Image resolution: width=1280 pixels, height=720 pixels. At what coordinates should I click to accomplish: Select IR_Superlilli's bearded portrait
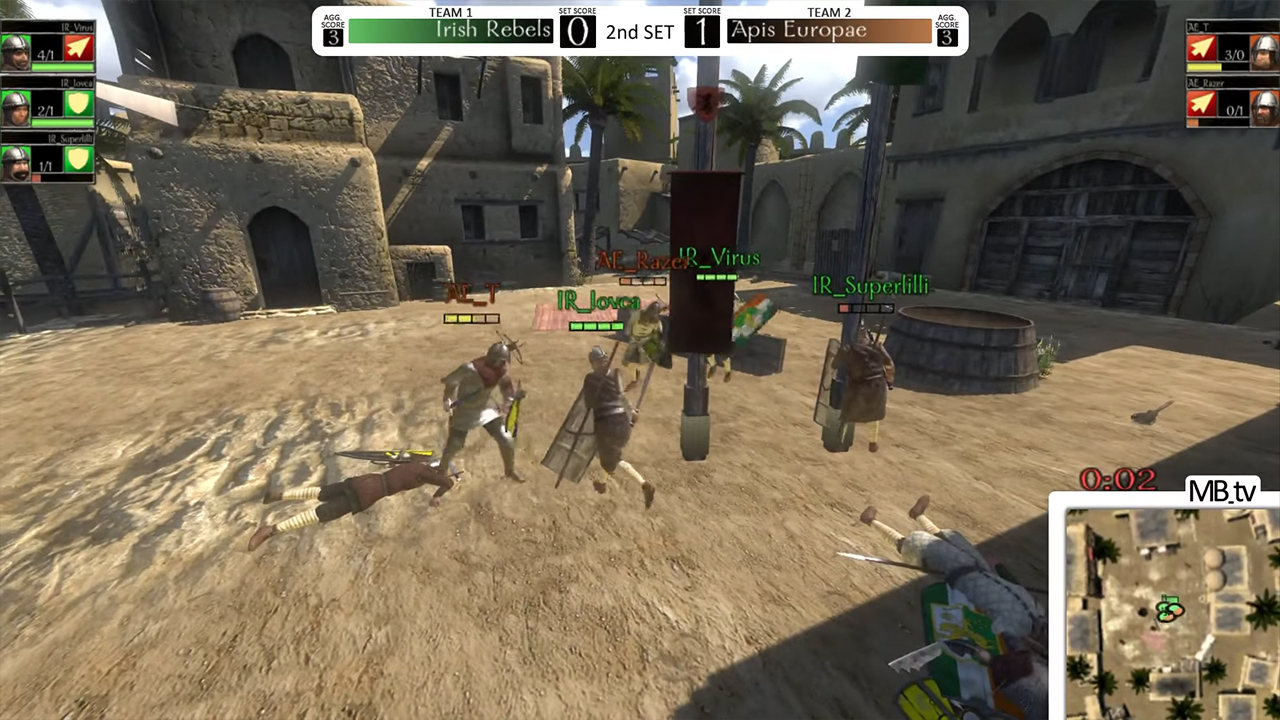pyautogui.click(x=16, y=161)
